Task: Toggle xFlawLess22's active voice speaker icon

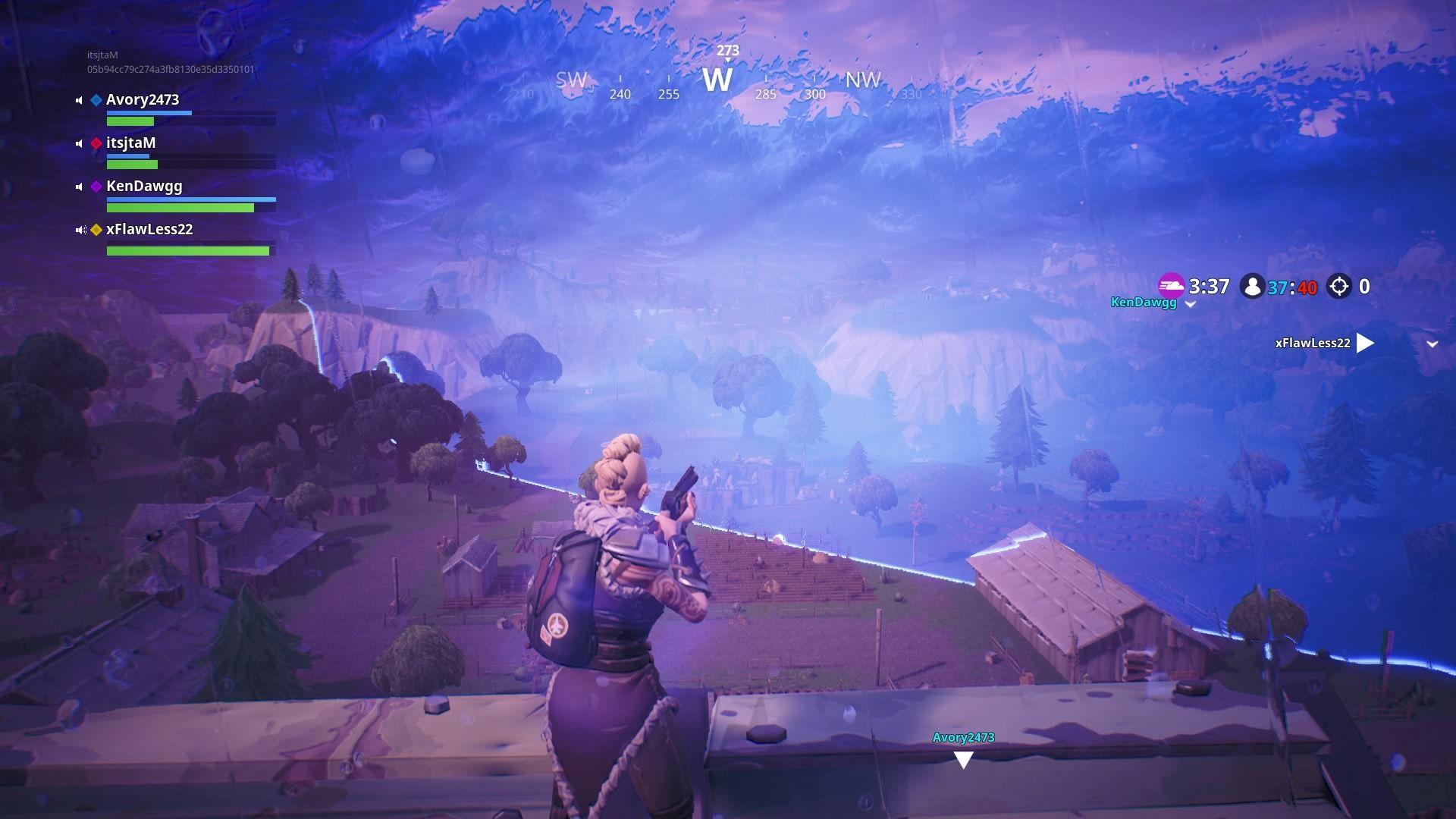Action: click(80, 229)
